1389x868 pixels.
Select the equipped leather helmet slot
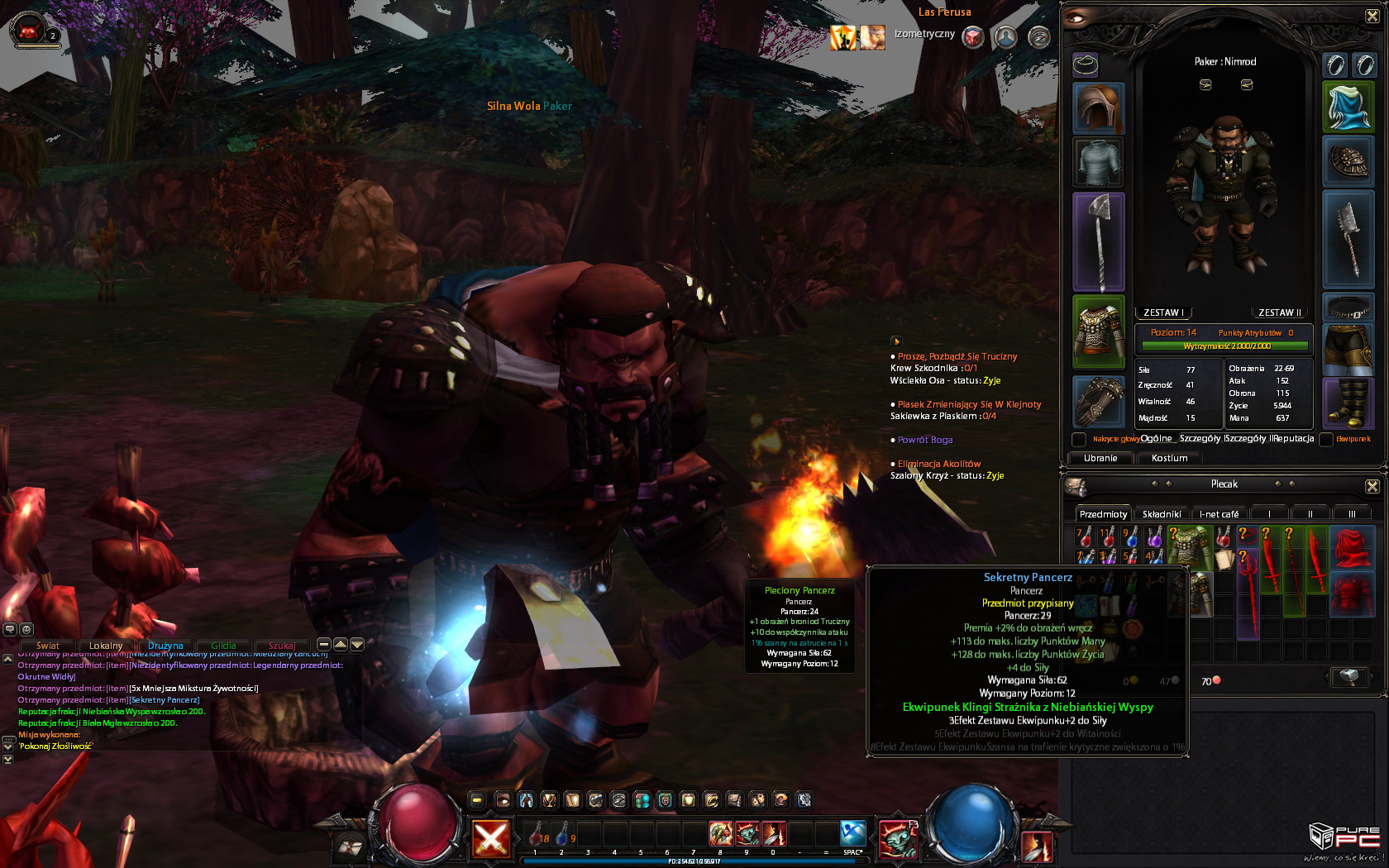pyautogui.click(x=1099, y=108)
